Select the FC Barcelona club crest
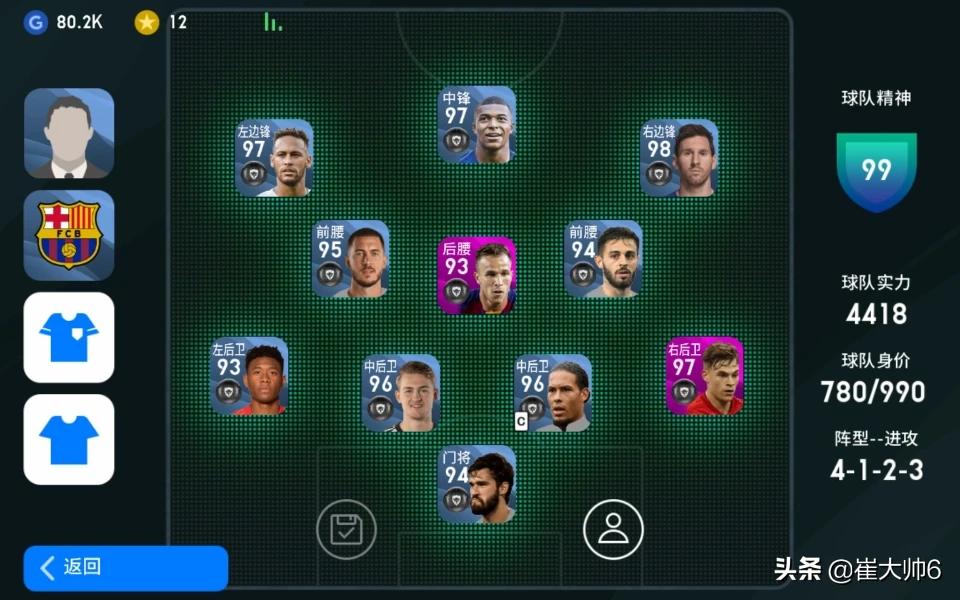 tap(69, 235)
